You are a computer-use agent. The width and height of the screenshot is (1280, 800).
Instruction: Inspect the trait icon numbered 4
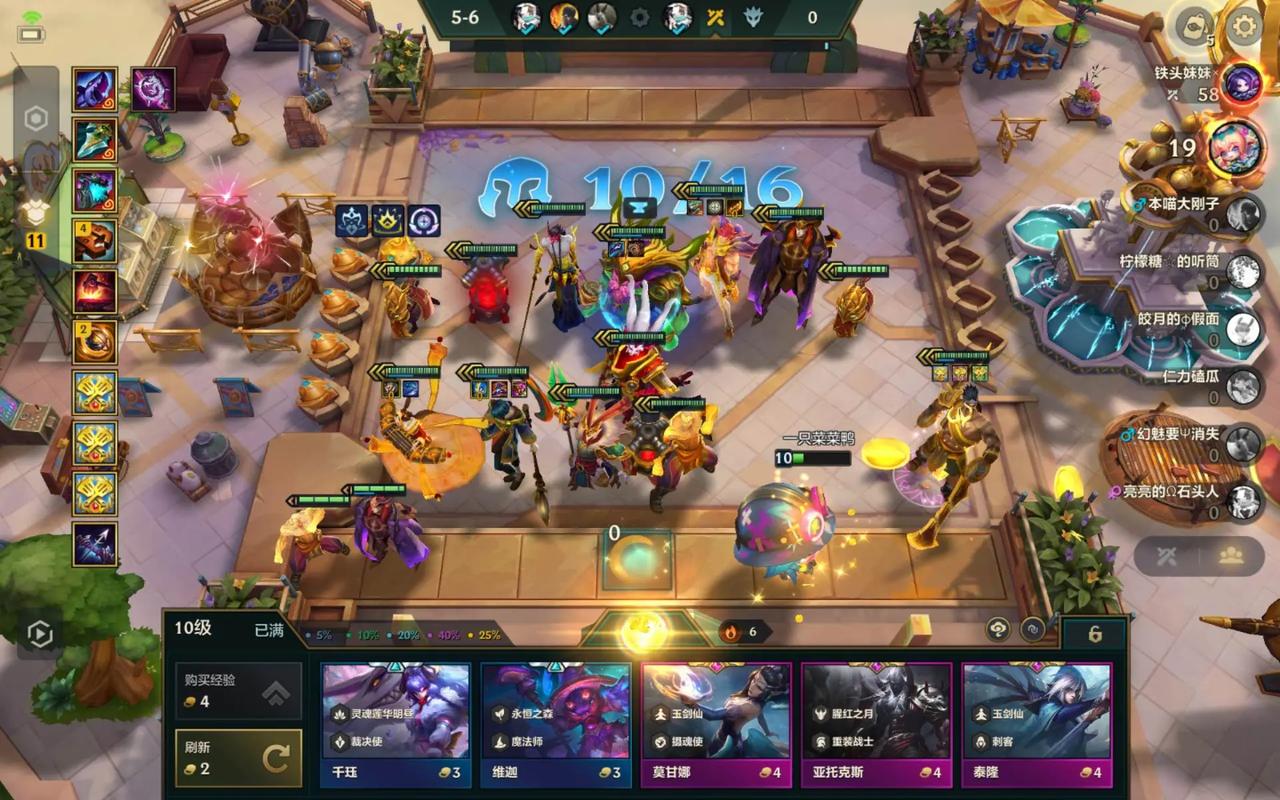tap(95, 241)
